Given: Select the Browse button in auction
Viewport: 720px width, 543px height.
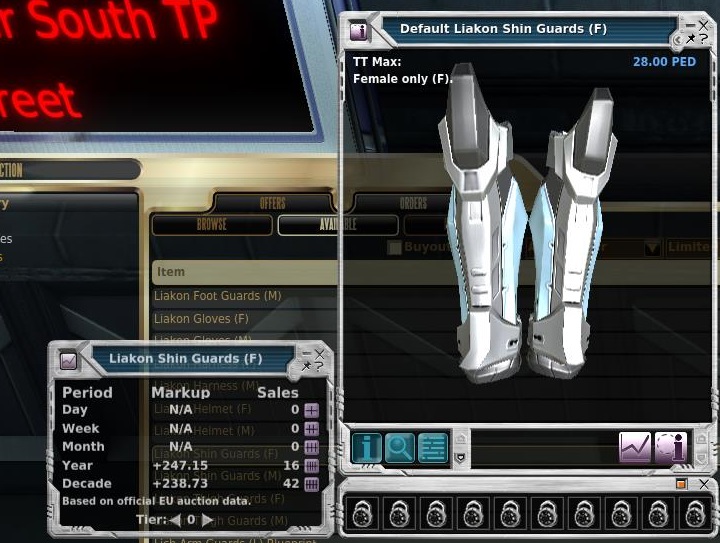Looking at the screenshot, I should (x=212, y=225).
